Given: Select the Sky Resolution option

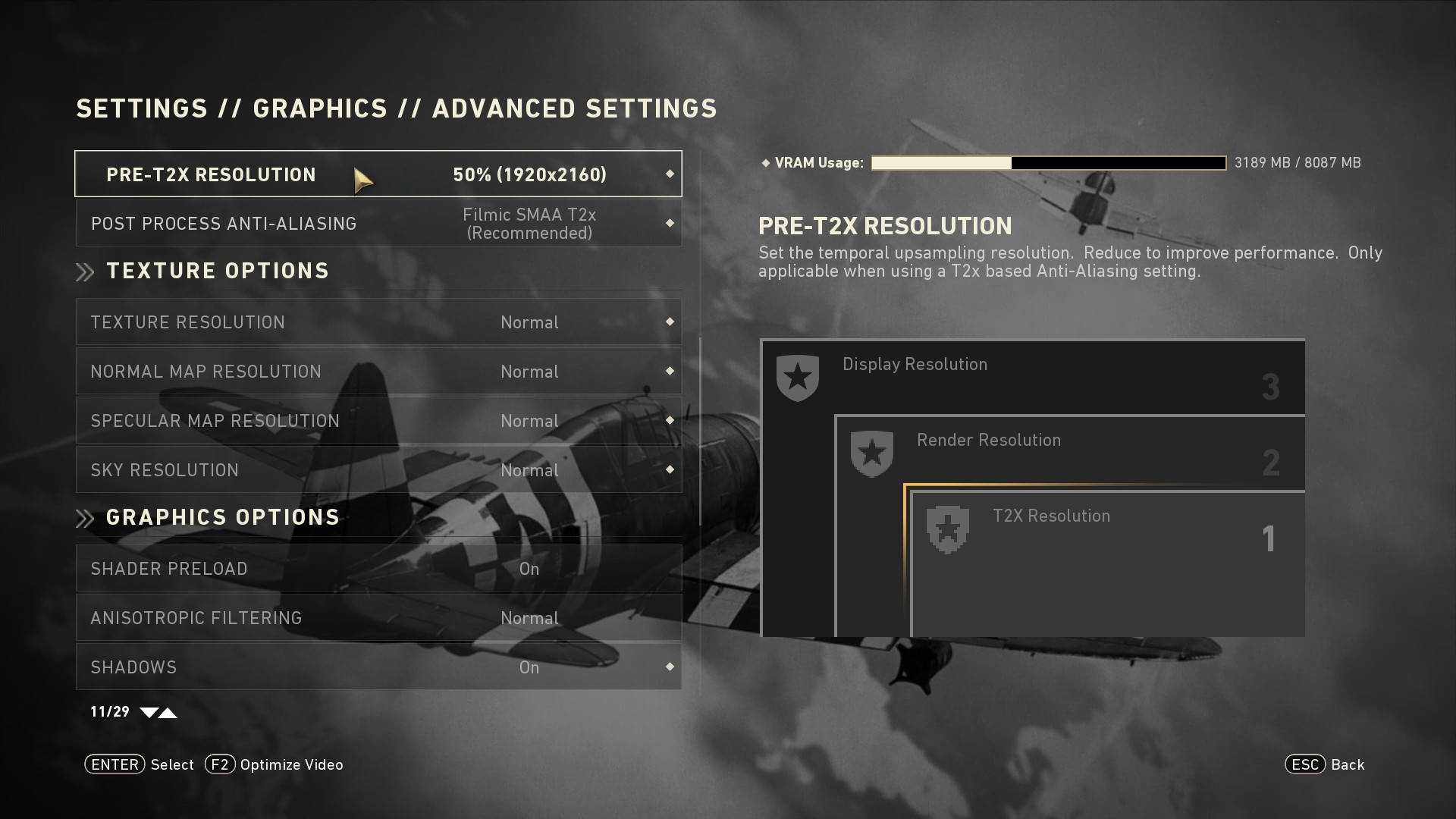Looking at the screenshot, I should point(378,470).
